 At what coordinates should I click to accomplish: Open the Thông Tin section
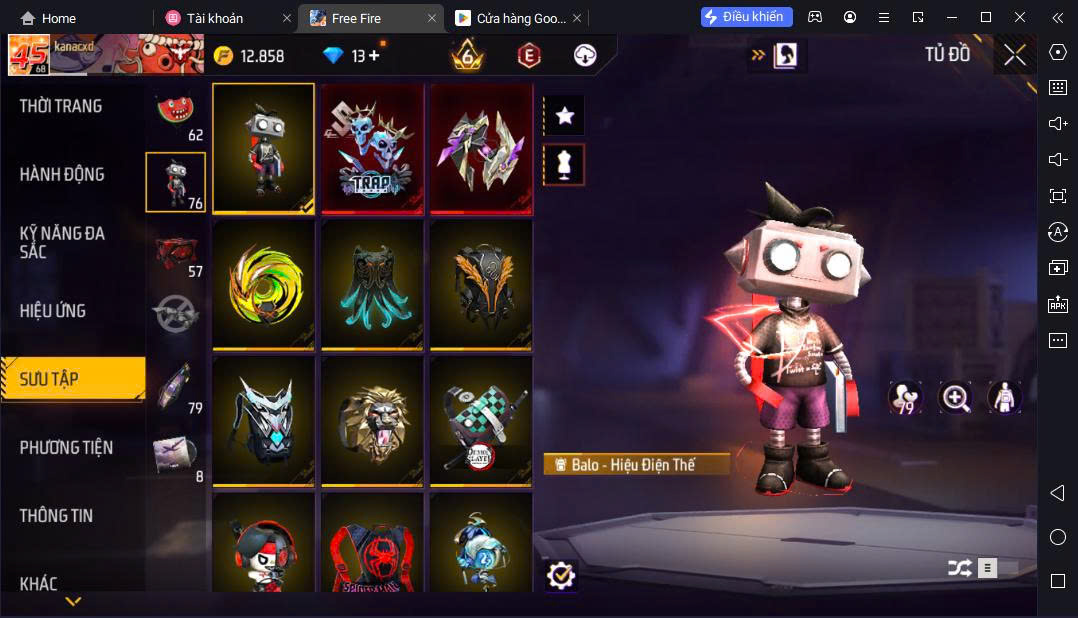coord(56,516)
